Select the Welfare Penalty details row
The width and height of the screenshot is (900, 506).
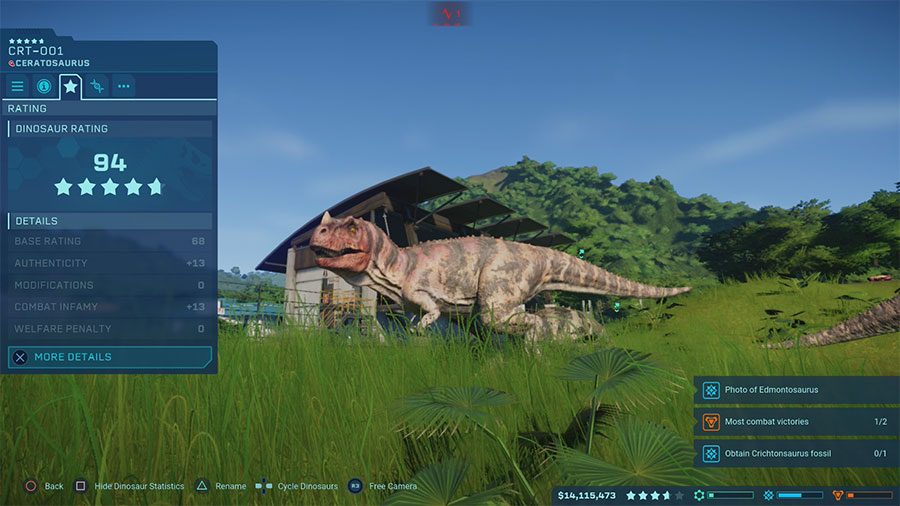tap(110, 329)
